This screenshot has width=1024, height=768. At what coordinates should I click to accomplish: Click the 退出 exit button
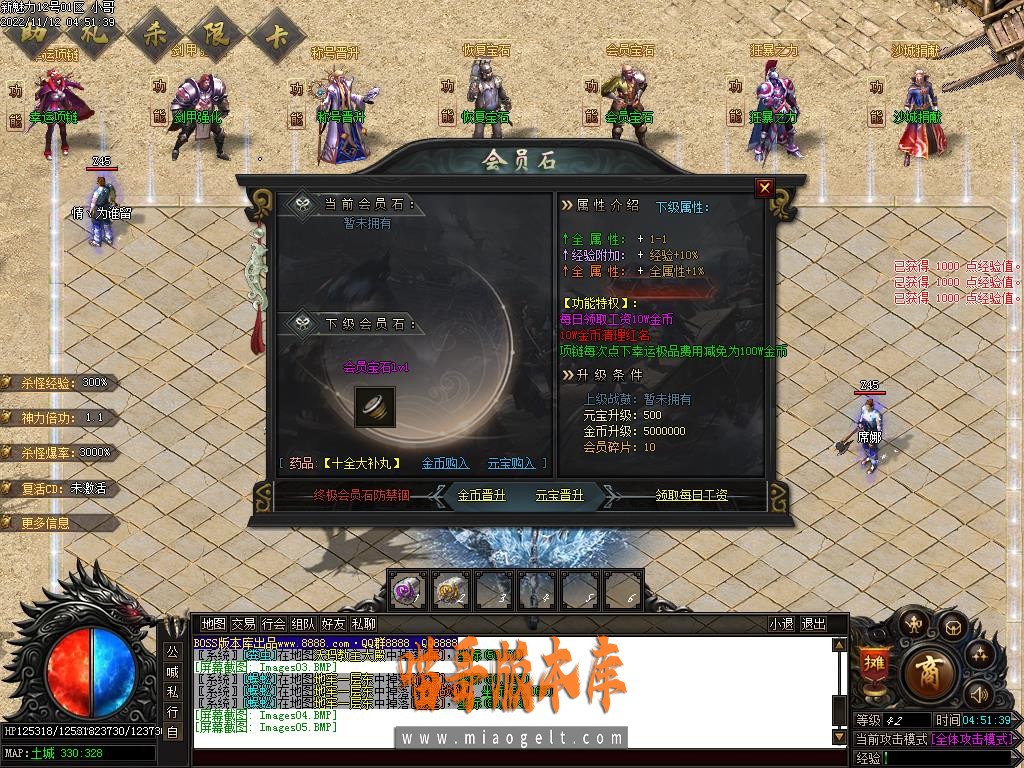[x=814, y=624]
